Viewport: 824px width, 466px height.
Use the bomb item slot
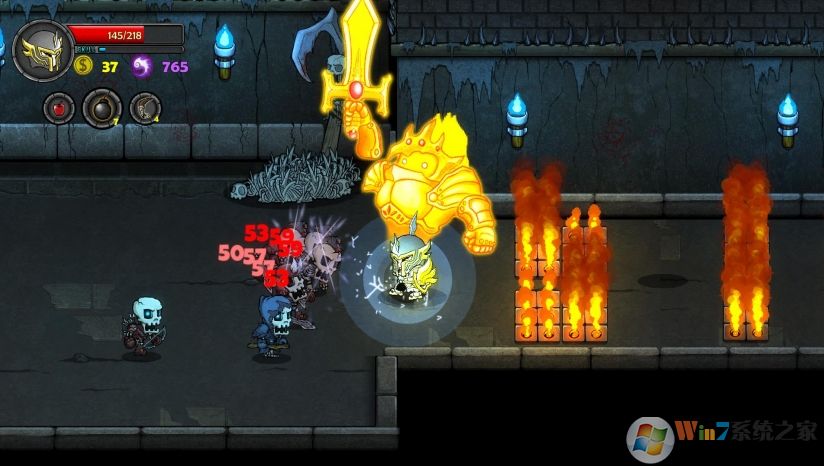coord(101,107)
